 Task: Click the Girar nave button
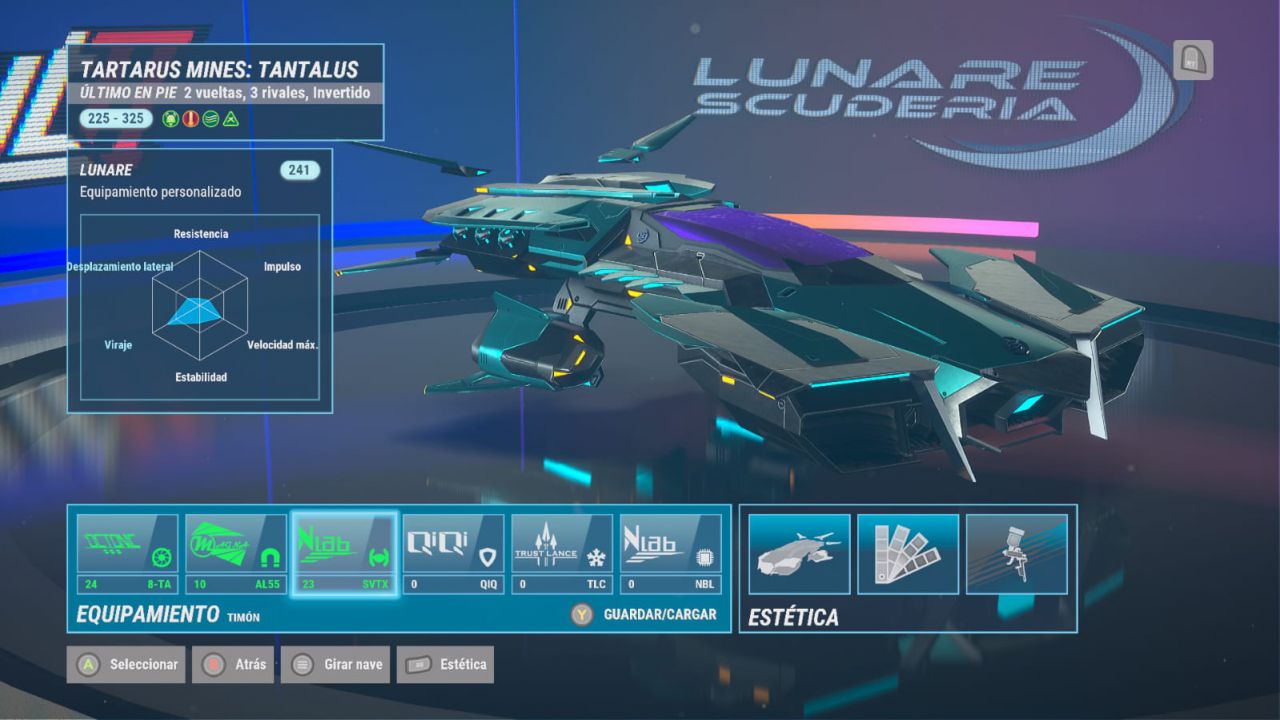click(x=334, y=664)
